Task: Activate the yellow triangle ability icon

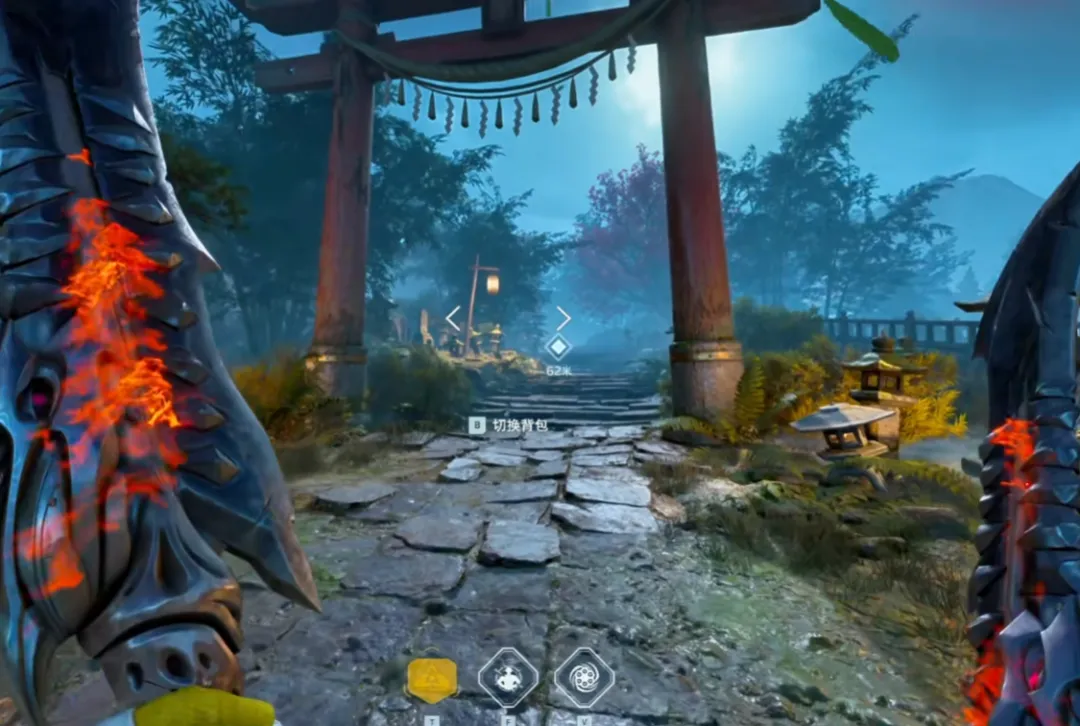Action: pyautogui.click(x=432, y=679)
